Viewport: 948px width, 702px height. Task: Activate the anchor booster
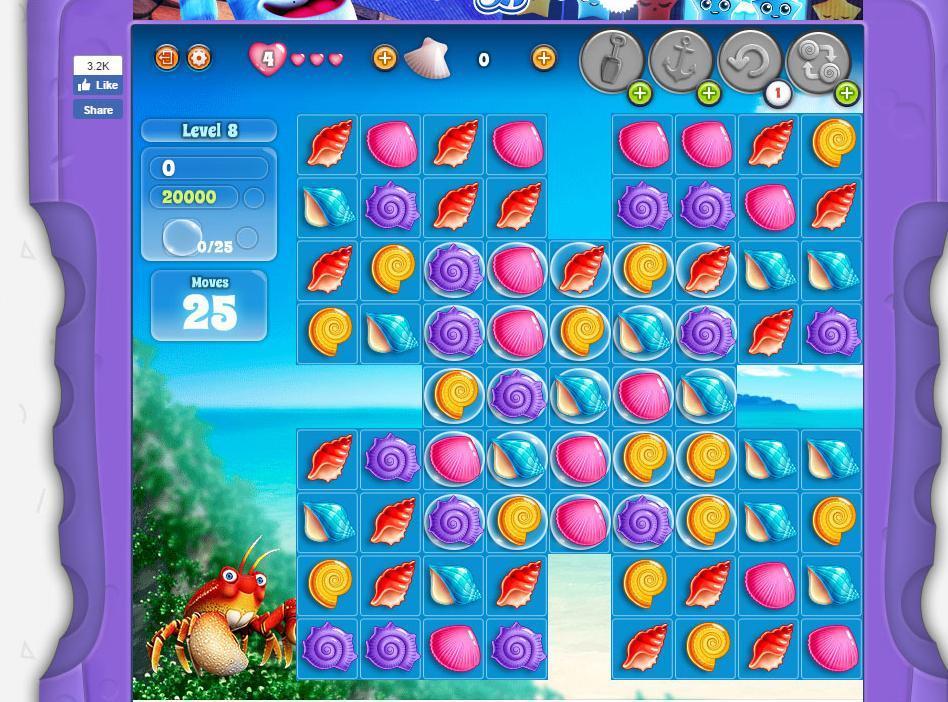pyautogui.click(x=680, y=60)
